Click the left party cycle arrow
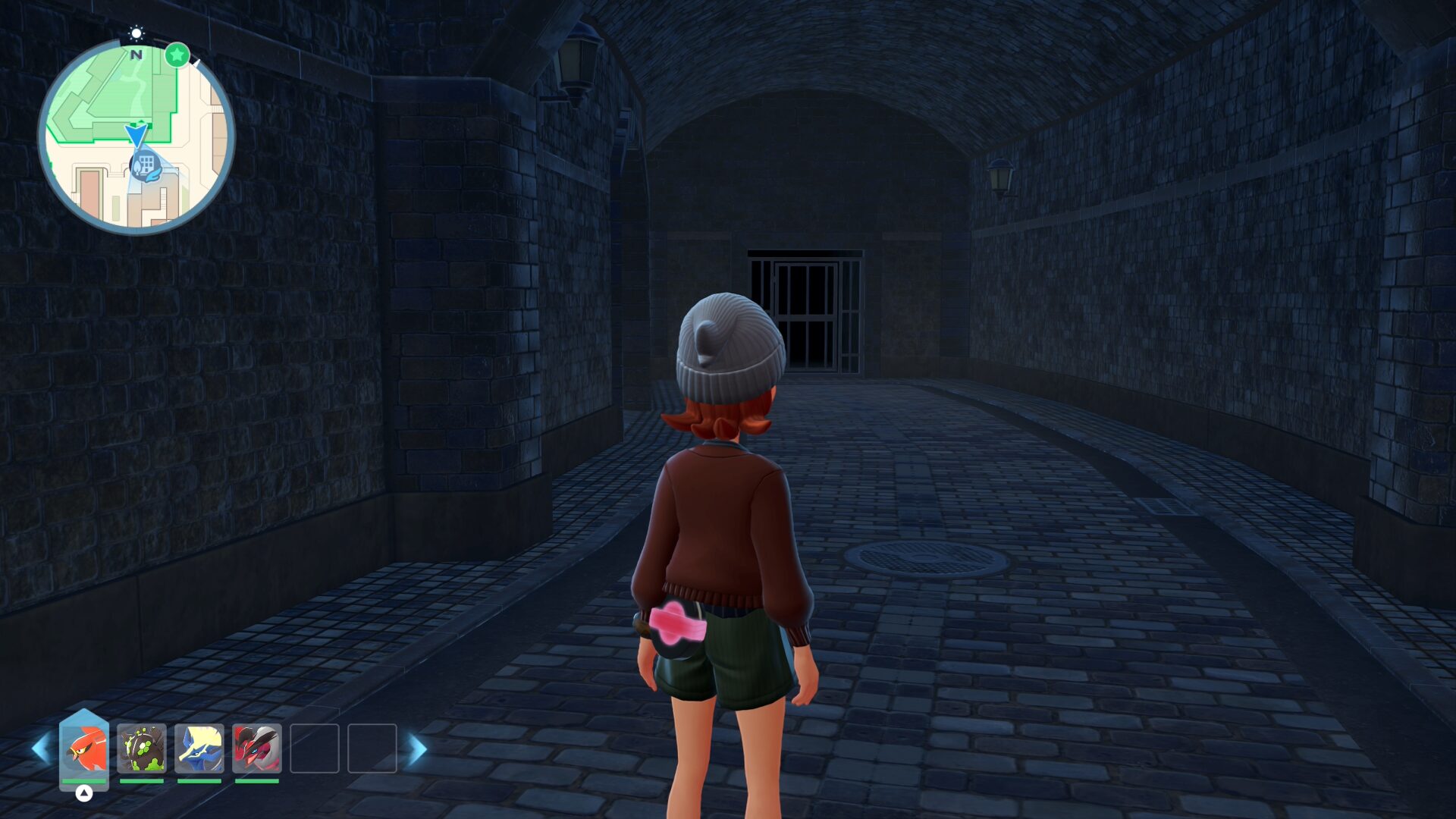The height and width of the screenshot is (819, 1456). pyautogui.click(x=41, y=749)
